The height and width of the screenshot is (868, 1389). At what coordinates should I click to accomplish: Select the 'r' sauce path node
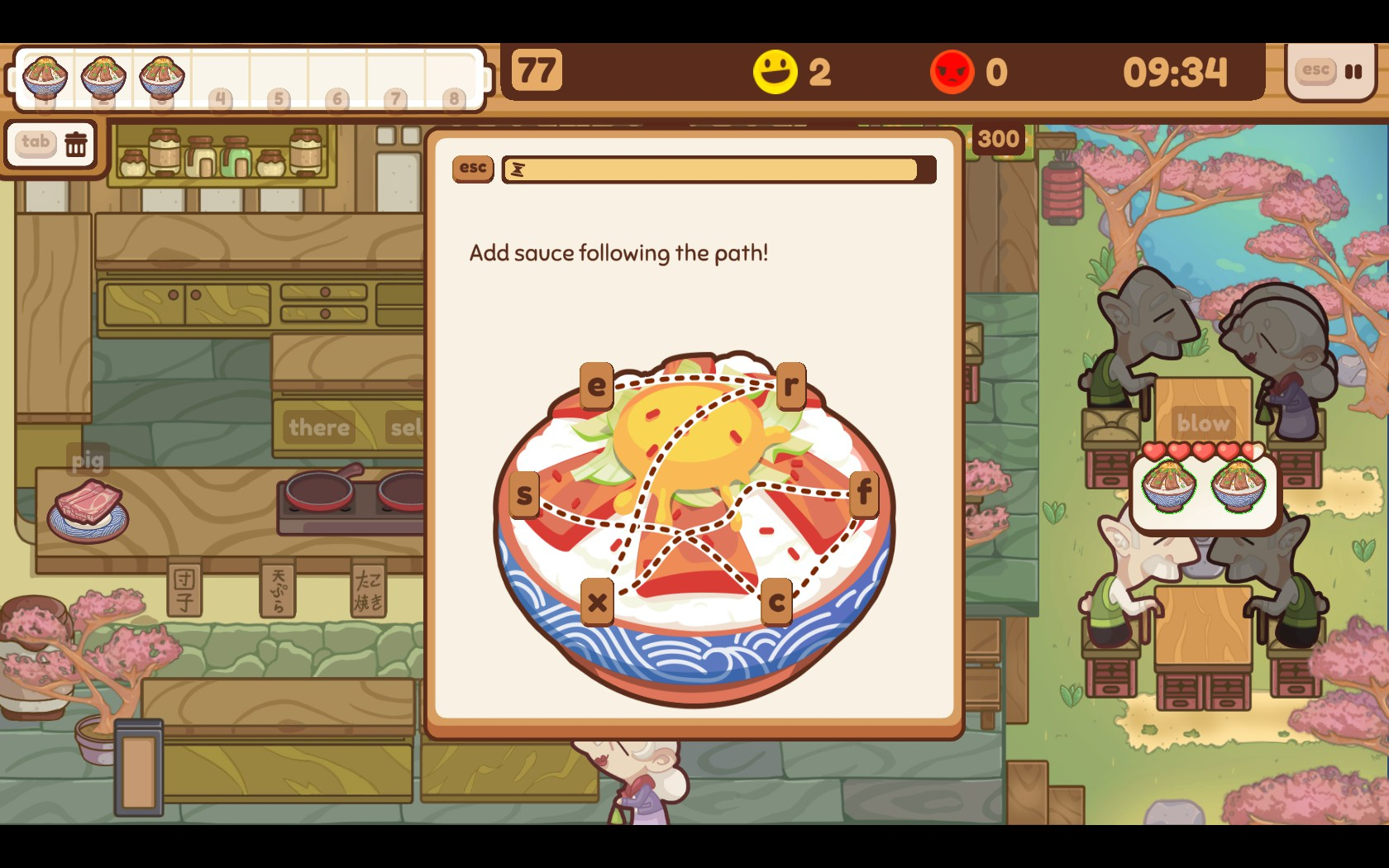[x=790, y=385]
